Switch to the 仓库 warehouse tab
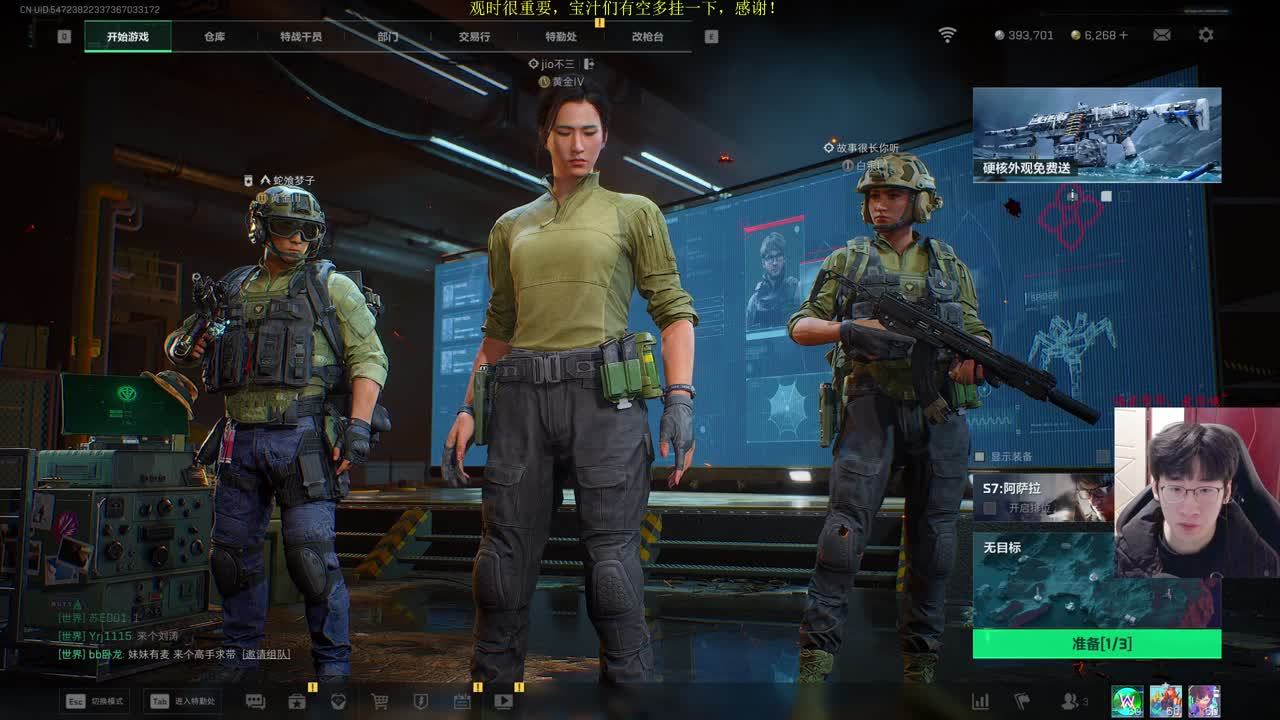Viewport: 1280px width, 720px height. tap(214, 37)
